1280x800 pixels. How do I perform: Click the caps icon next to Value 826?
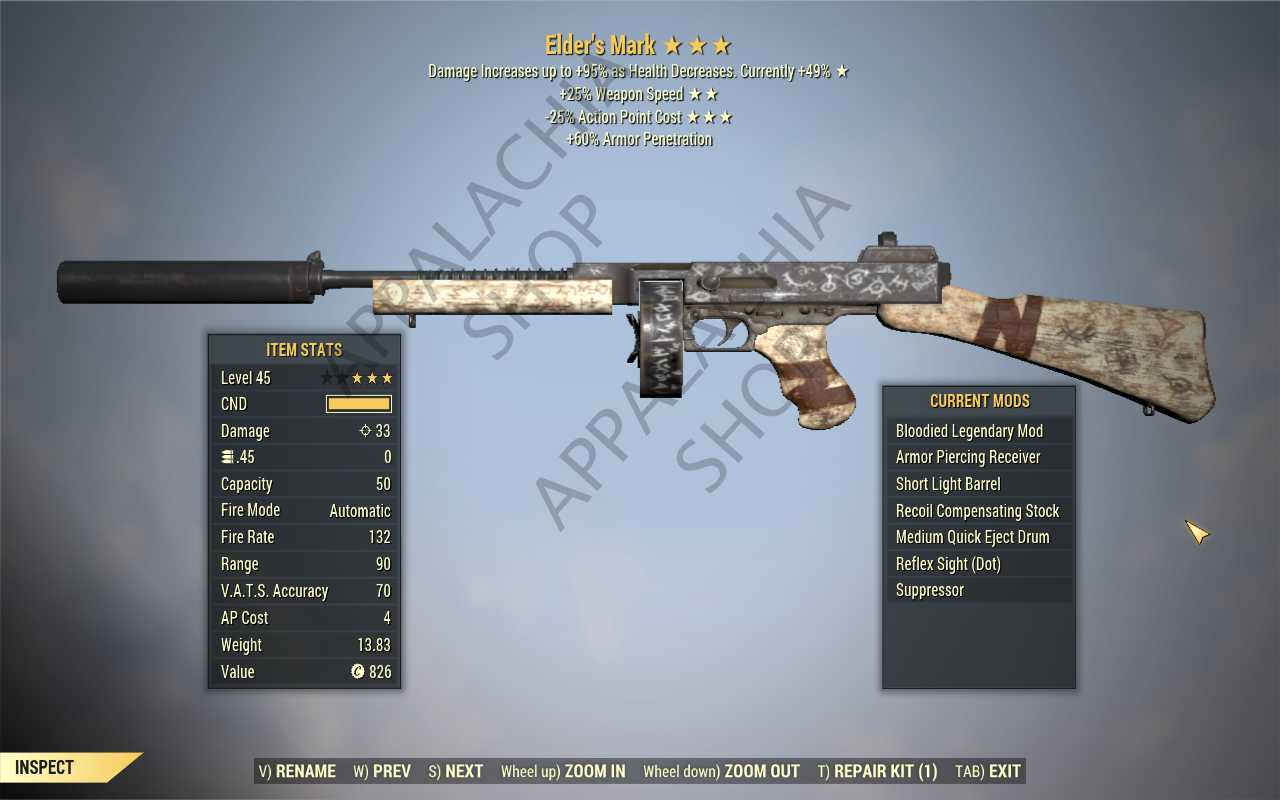point(357,671)
